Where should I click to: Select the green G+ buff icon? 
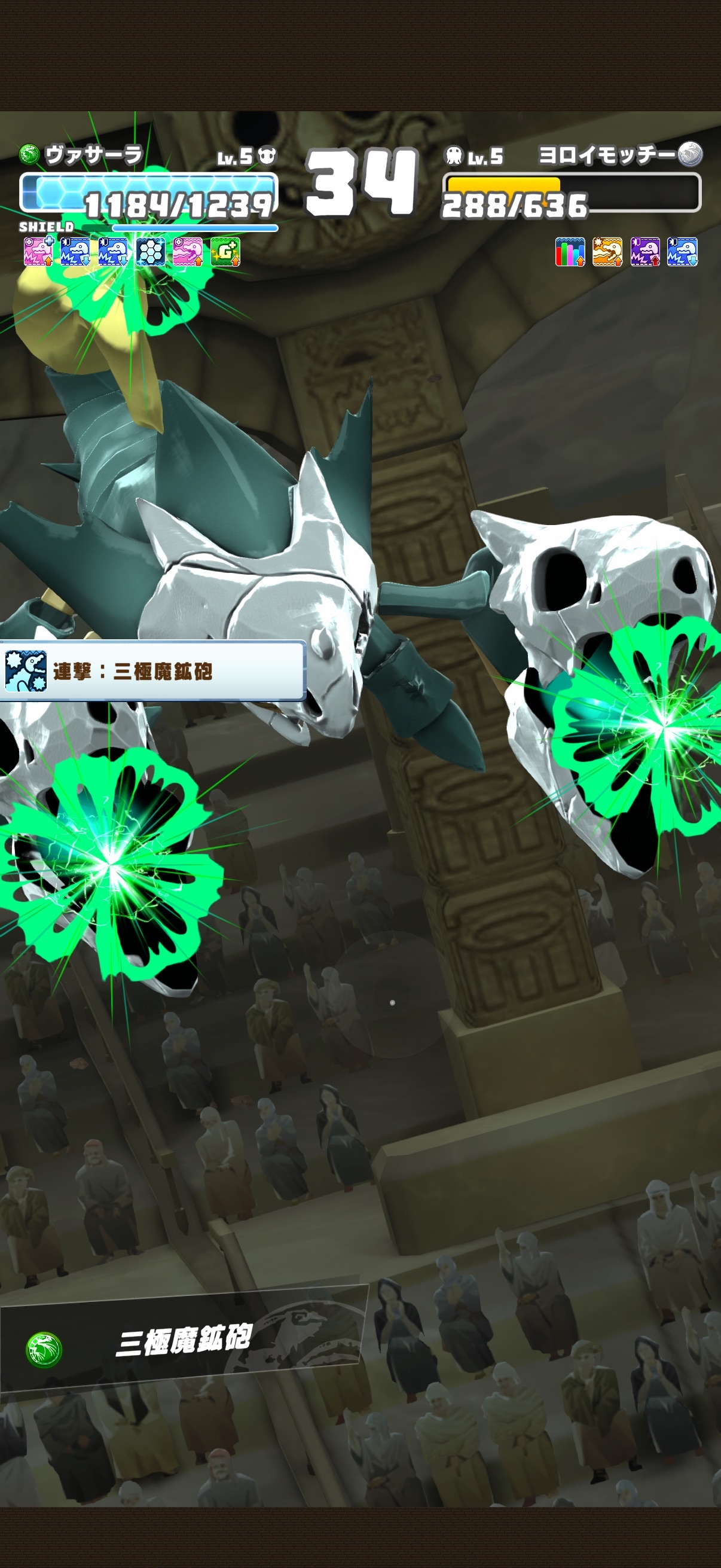point(225,252)
